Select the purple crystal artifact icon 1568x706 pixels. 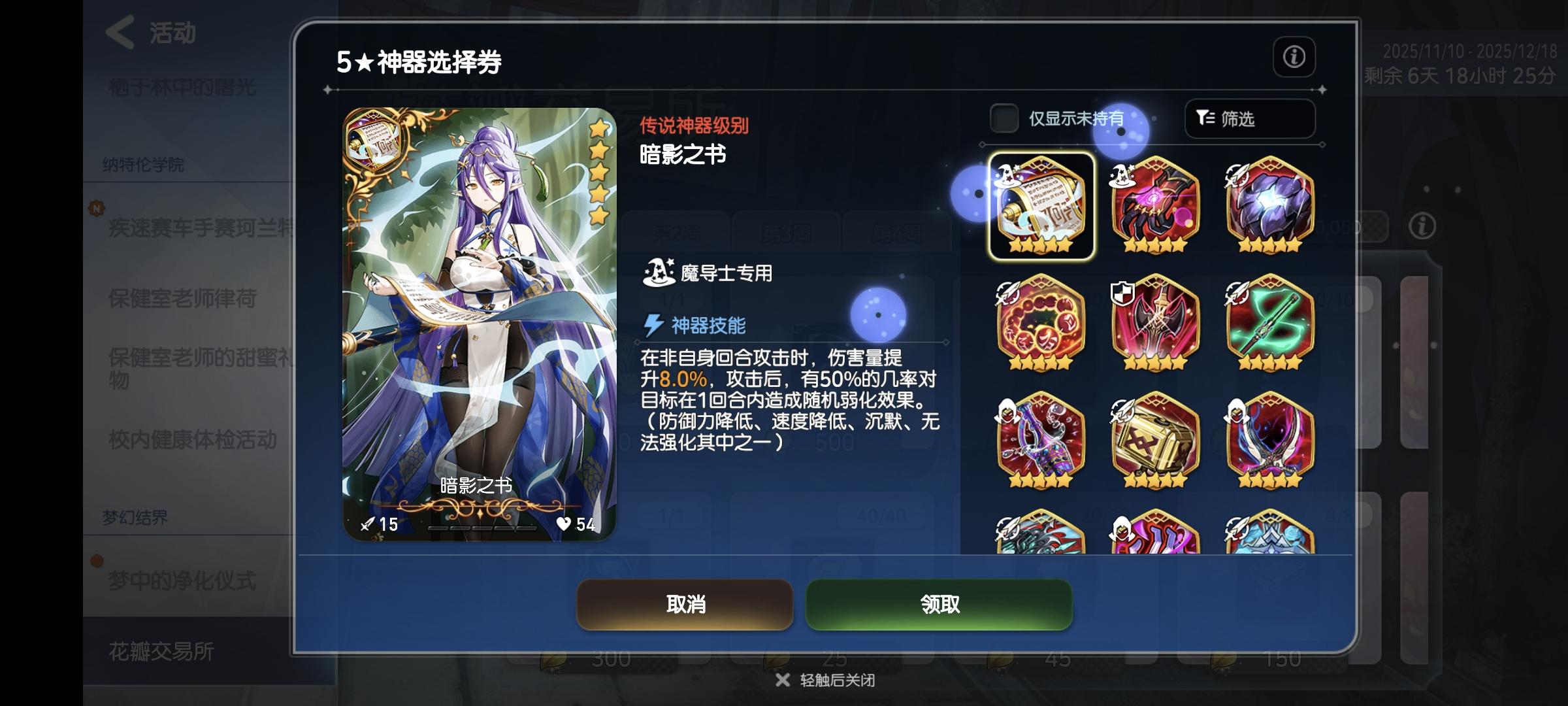(x=1269, y=206)
